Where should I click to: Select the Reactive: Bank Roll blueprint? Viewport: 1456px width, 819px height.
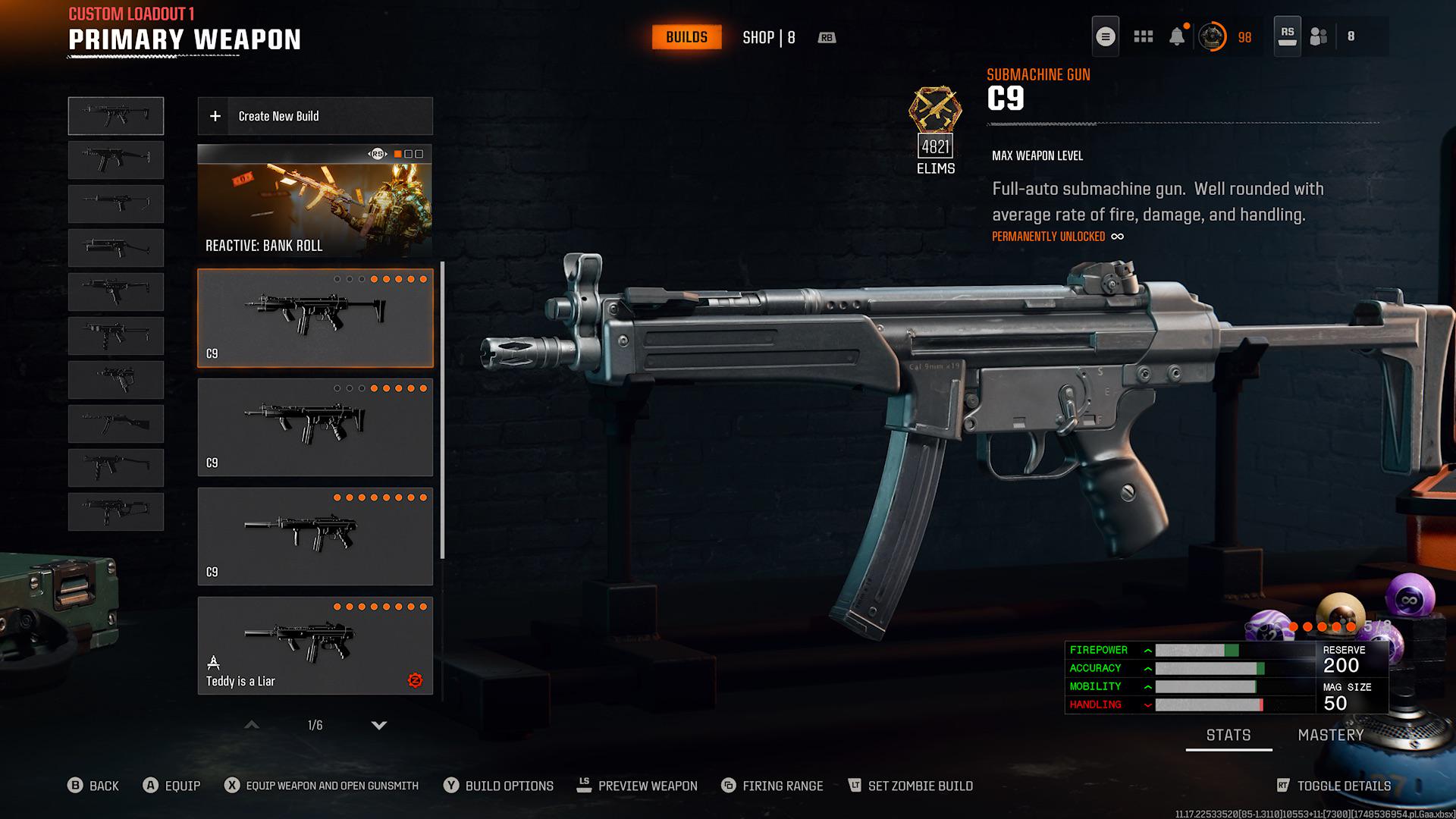[315, 201]
